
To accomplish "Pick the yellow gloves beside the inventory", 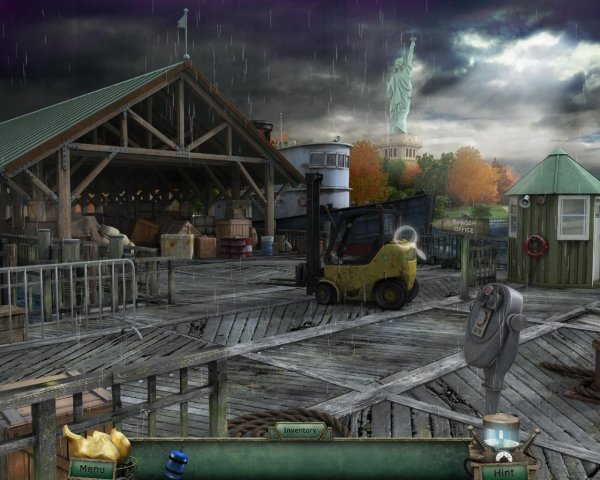I will (x=97, y=443).
